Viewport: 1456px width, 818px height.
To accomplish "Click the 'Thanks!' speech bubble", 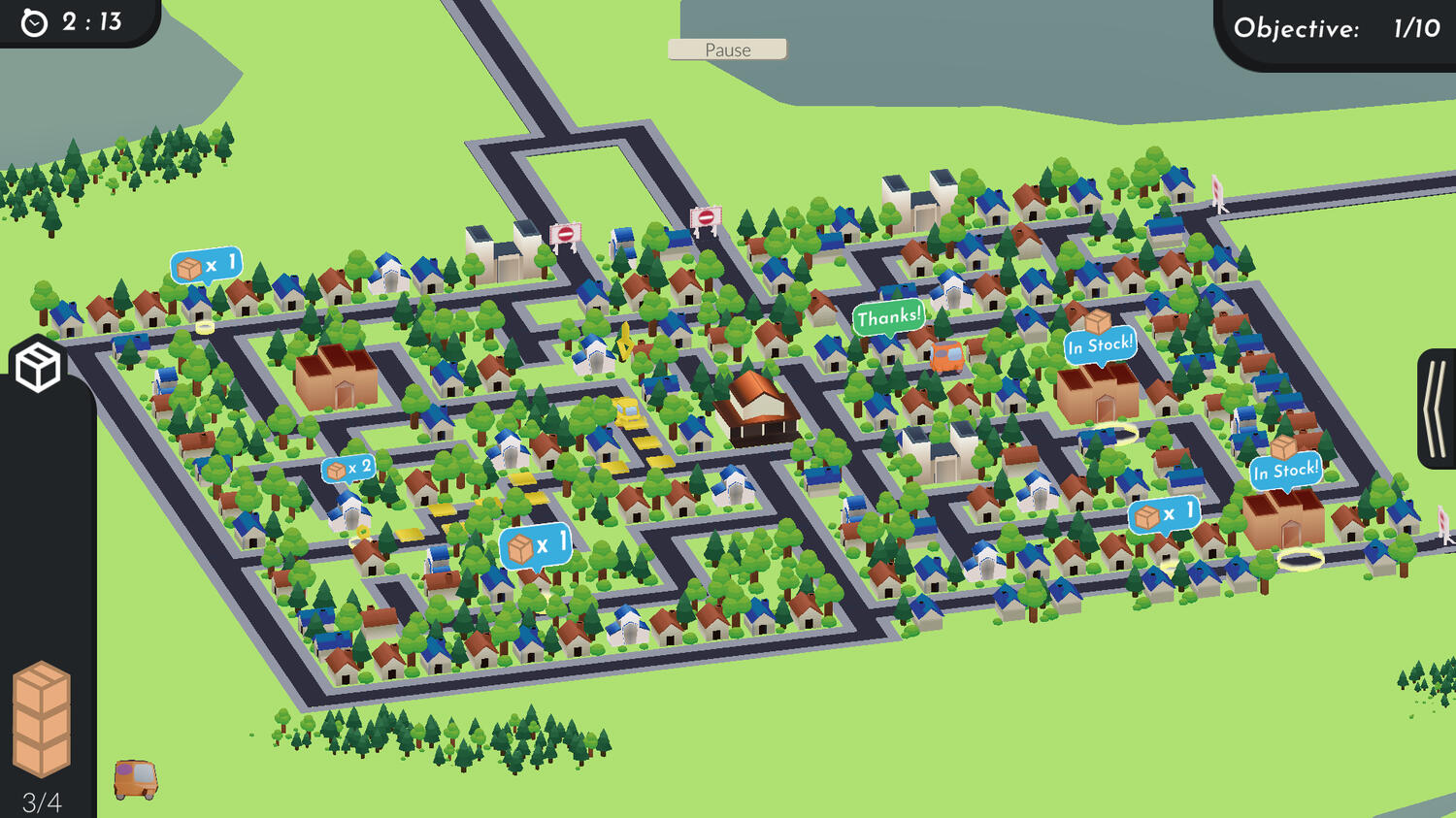I will point(889,315).
